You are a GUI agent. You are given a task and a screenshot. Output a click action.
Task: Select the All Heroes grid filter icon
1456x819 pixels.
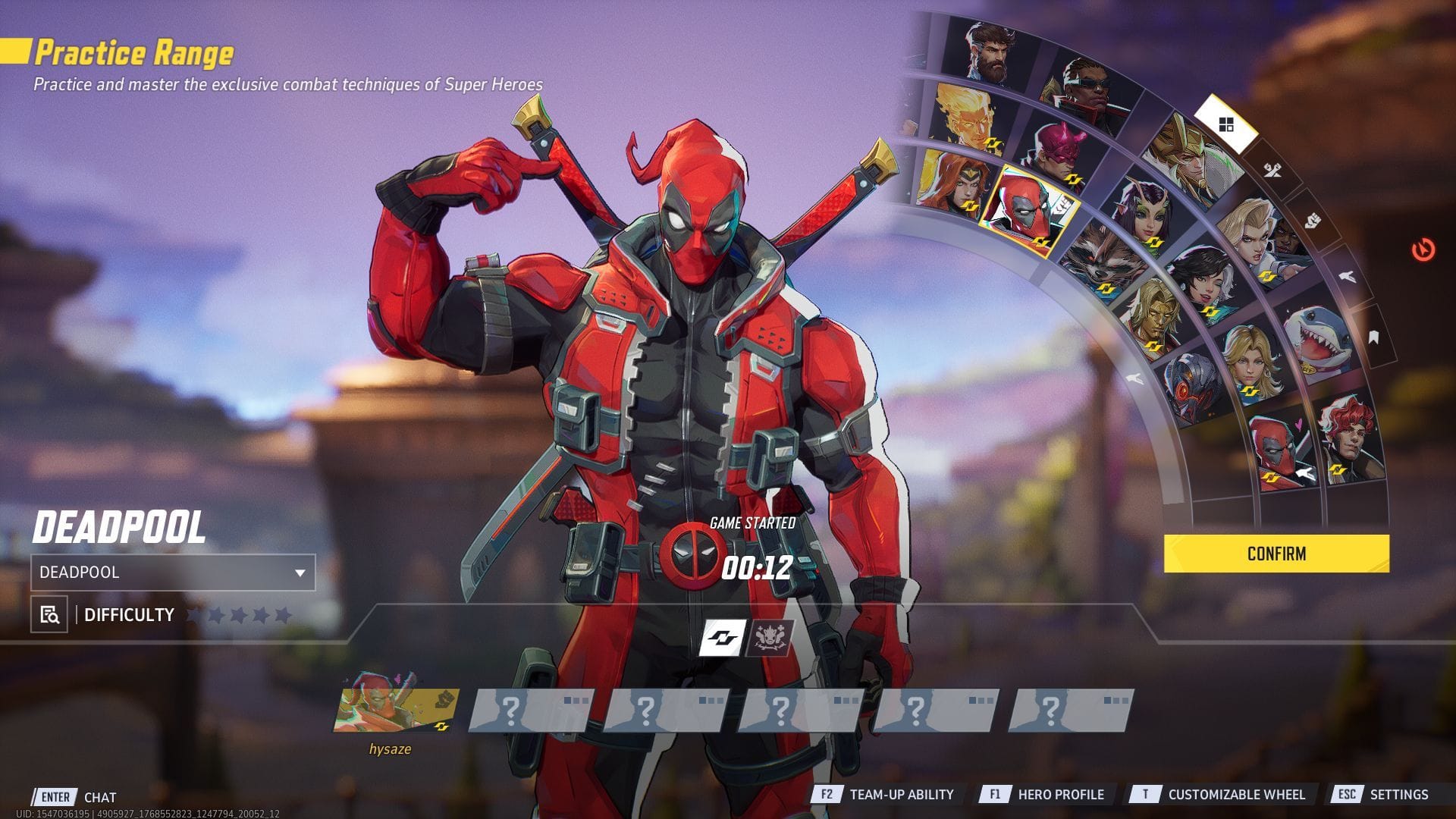click(1225, 124)
